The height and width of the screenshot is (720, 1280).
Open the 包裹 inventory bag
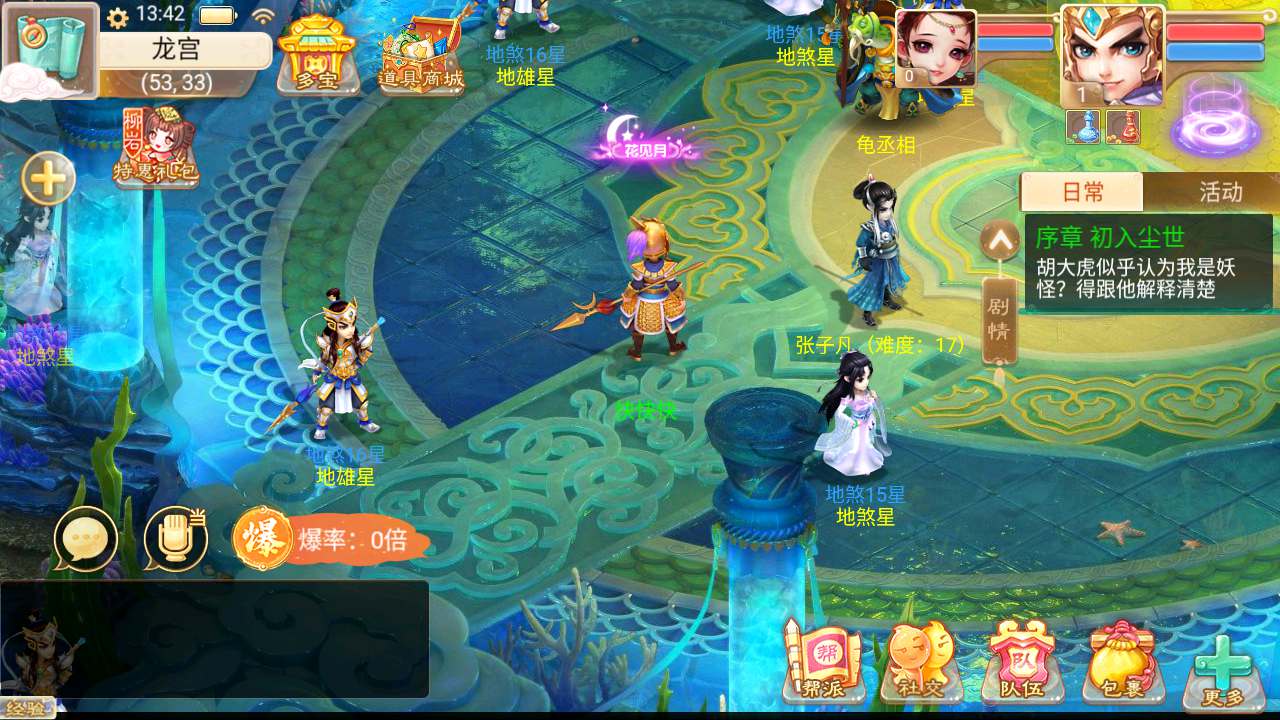[1122, 662]
